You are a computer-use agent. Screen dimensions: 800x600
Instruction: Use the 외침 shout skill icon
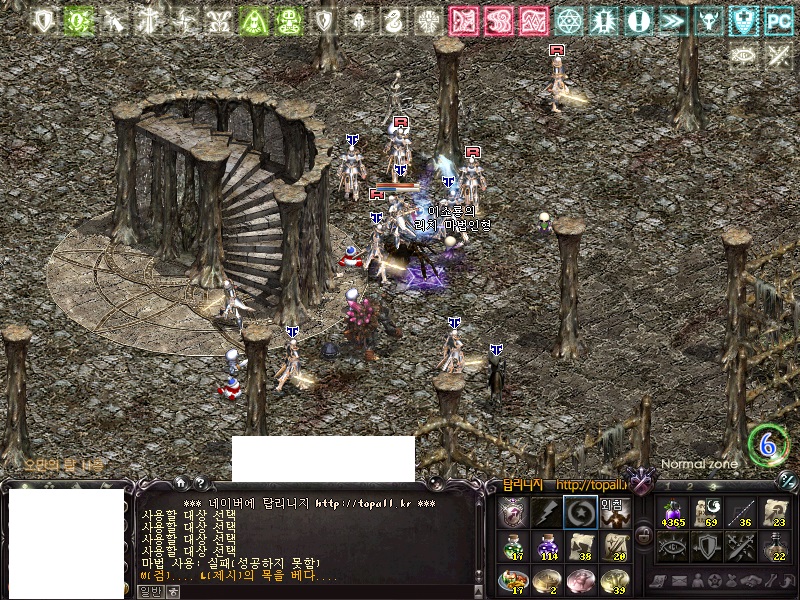[x=614, y=512]
